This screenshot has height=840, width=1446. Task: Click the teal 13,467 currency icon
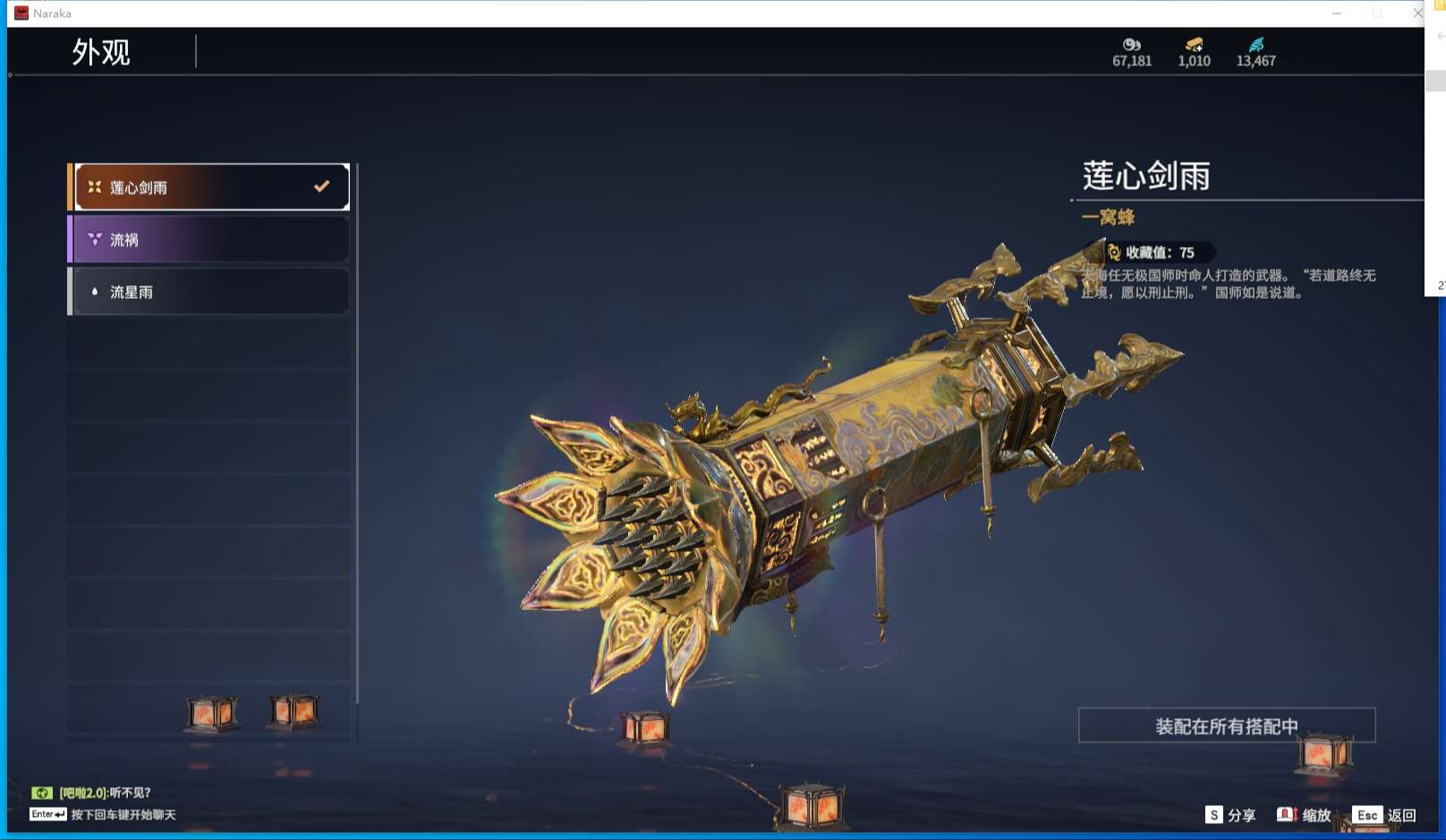1256,45
